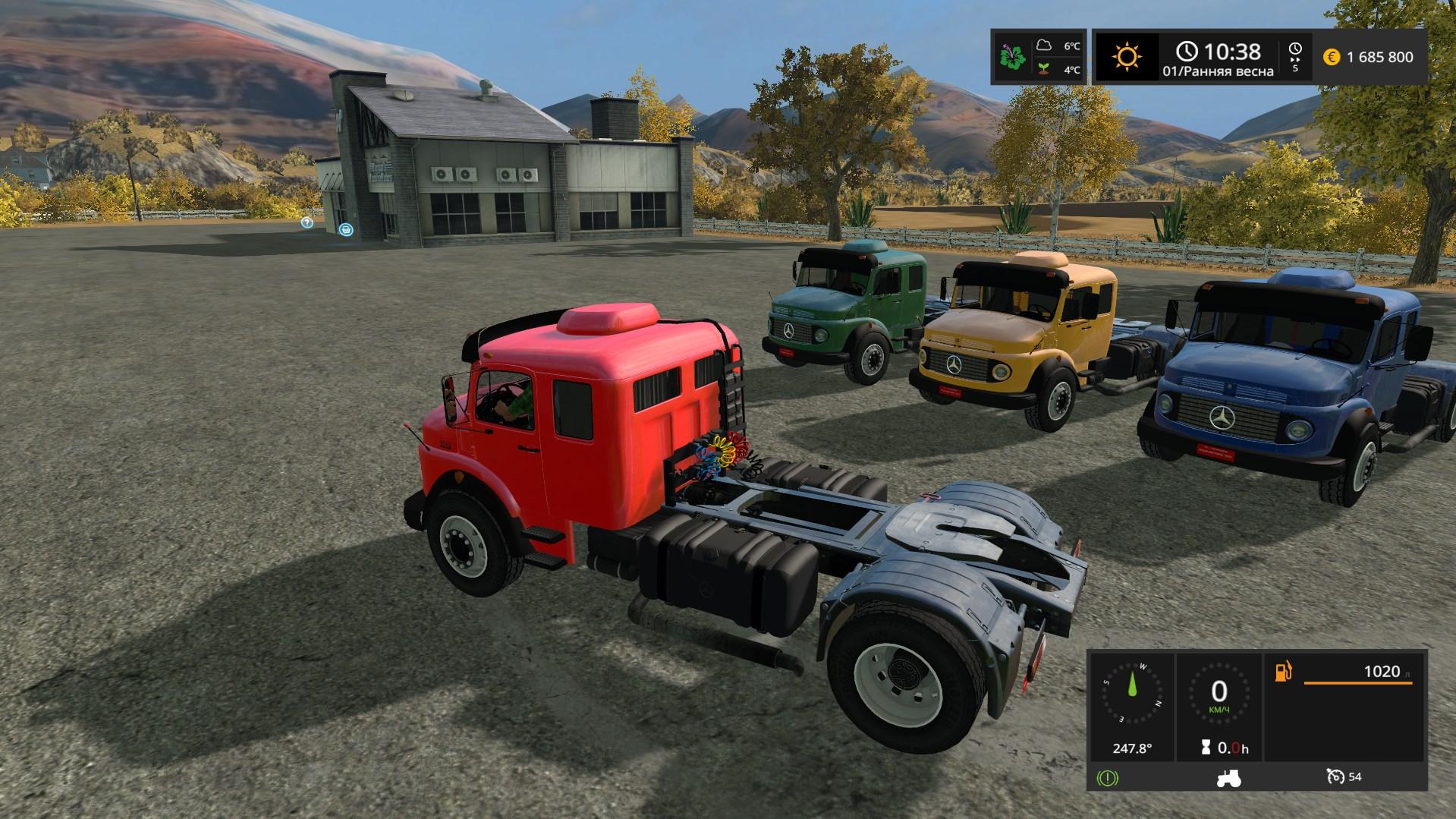Click the cloud temperature forecast icon
Viewport: 1456px width, 819px height.
[1045, 46]
